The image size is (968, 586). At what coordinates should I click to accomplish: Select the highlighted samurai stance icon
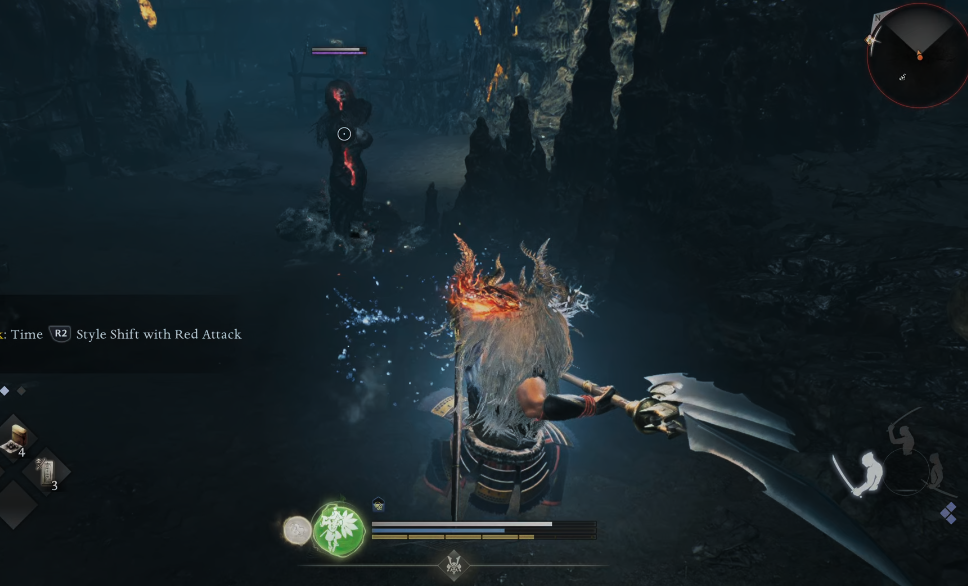860,474
